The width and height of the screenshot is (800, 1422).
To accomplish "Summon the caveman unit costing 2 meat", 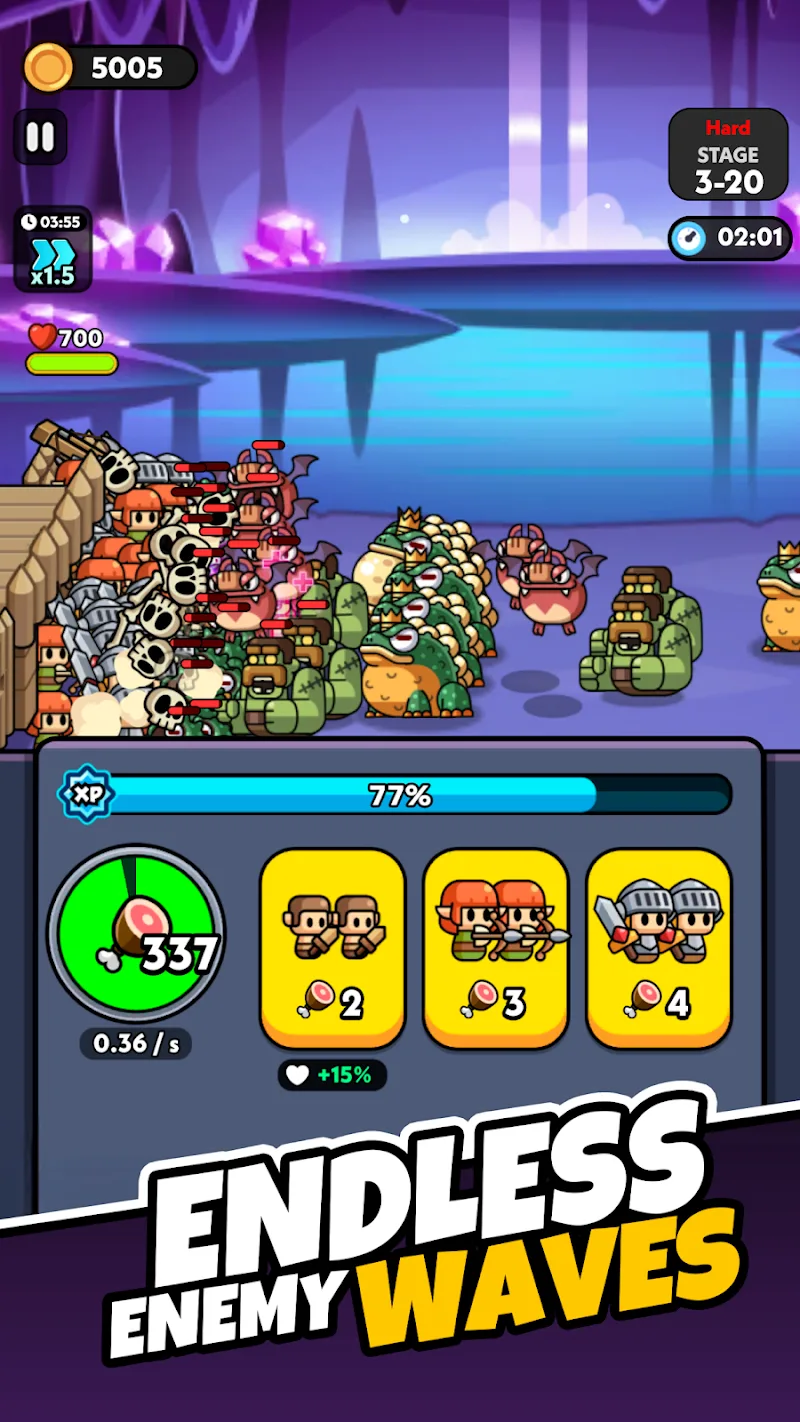I will click(332, 946).
